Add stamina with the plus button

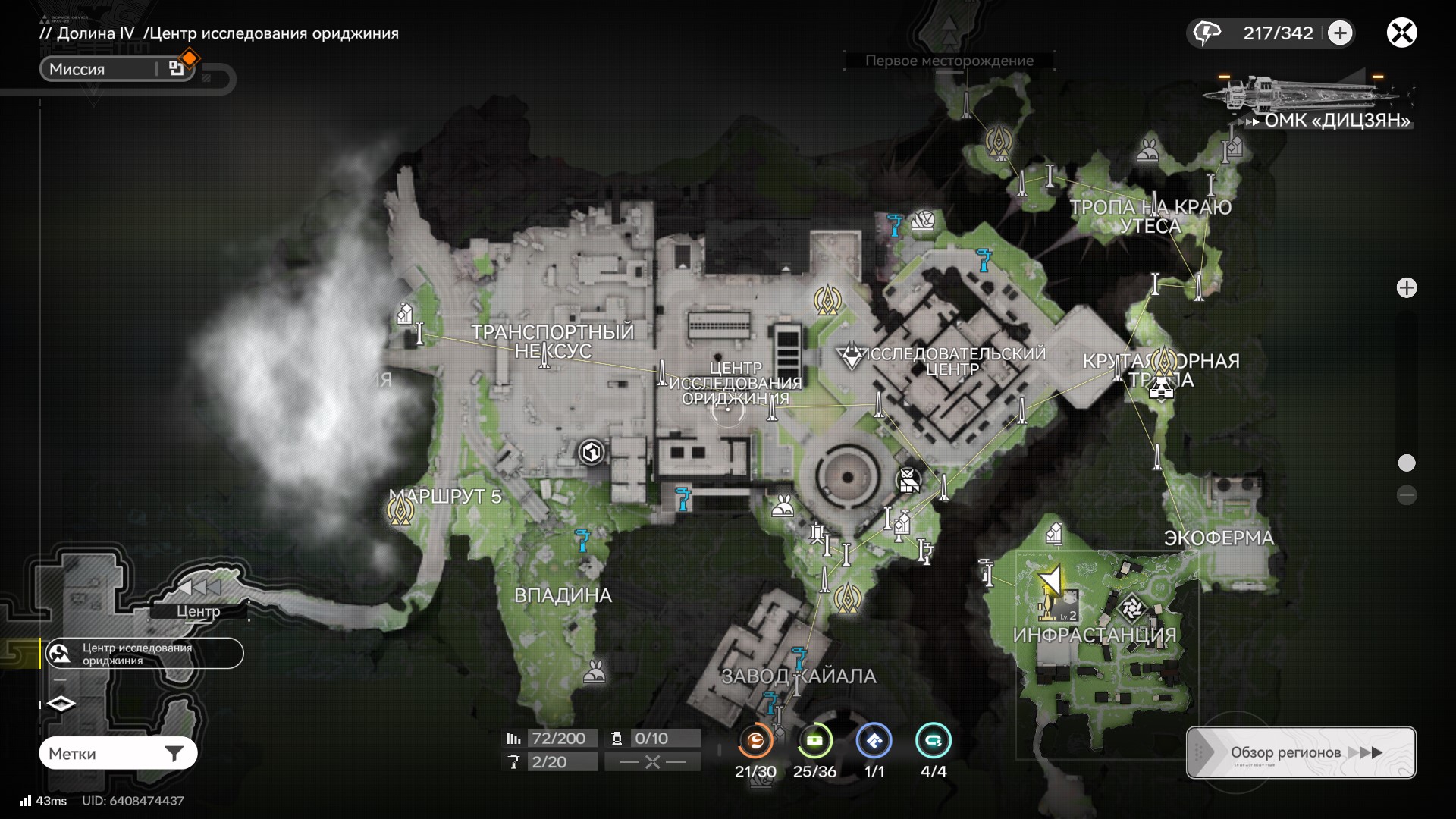point(1340,33)
